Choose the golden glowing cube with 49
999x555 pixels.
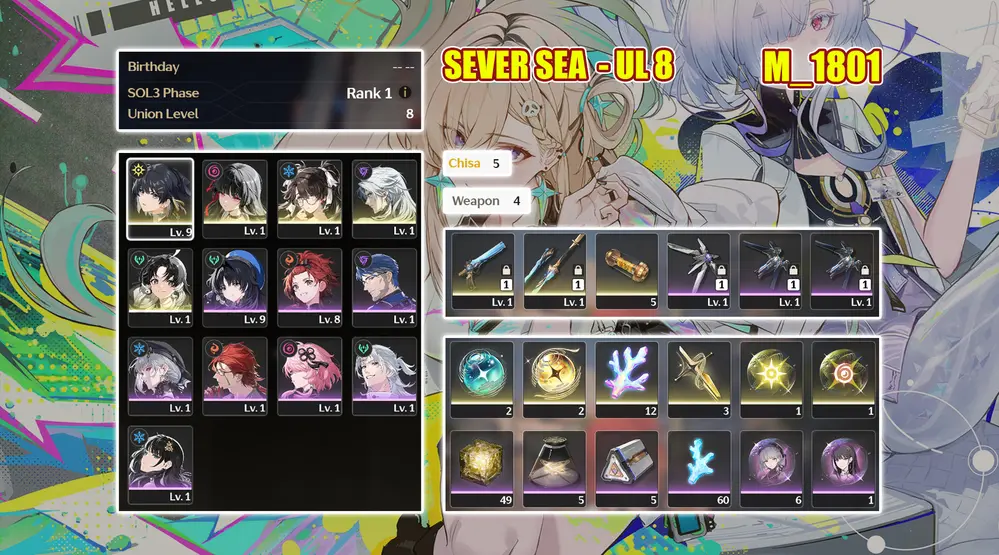click(482, 461)
